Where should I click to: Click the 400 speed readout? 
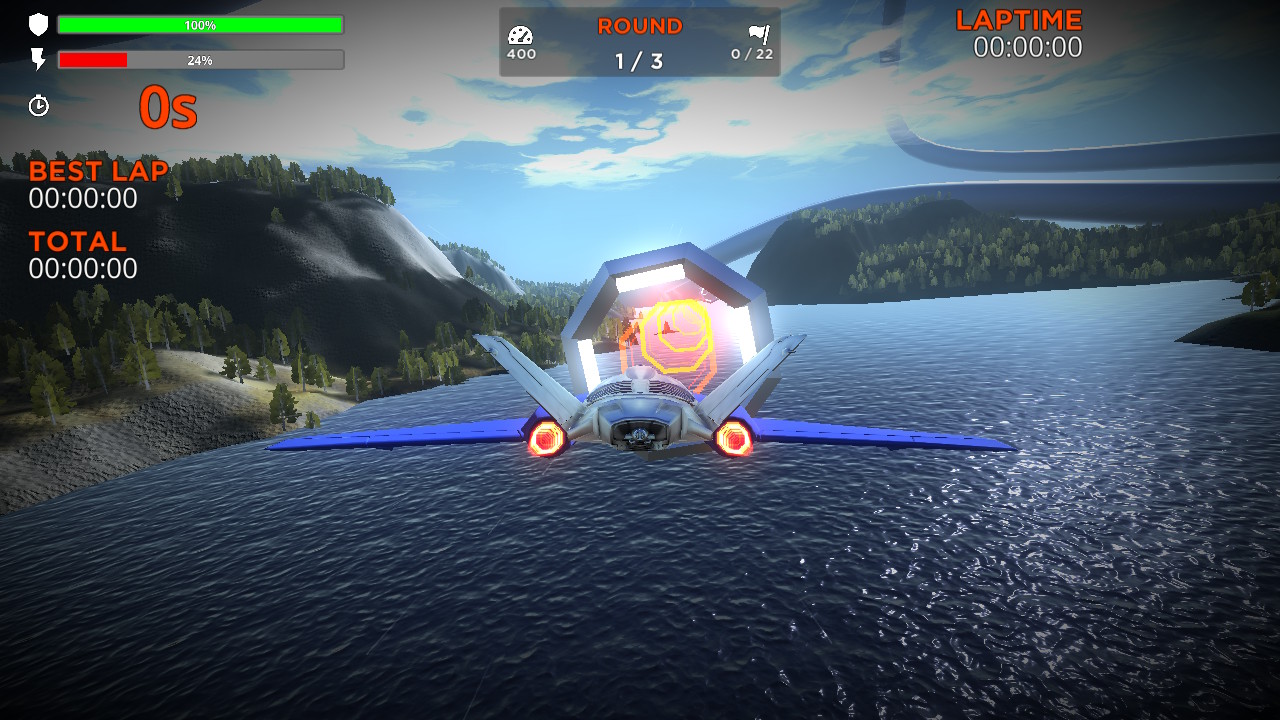click(519, 54)
